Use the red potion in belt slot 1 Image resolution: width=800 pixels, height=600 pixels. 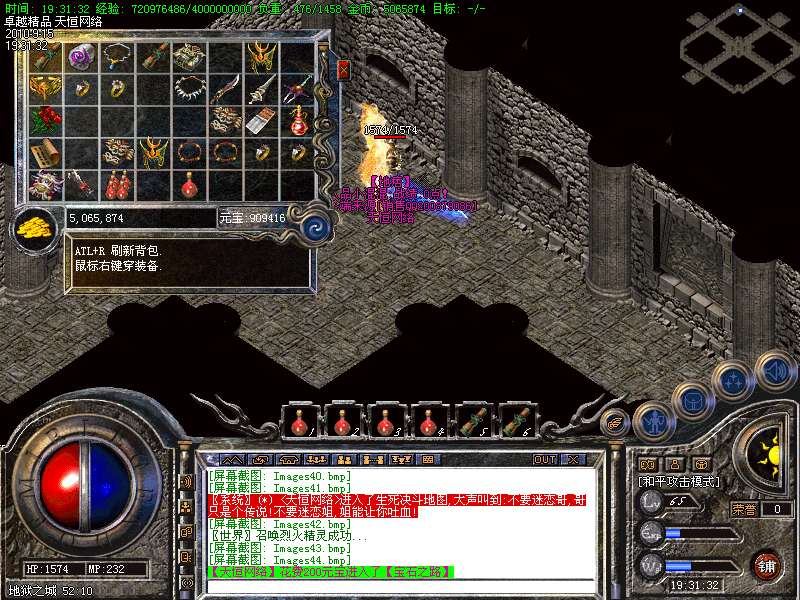coord(299,422)
